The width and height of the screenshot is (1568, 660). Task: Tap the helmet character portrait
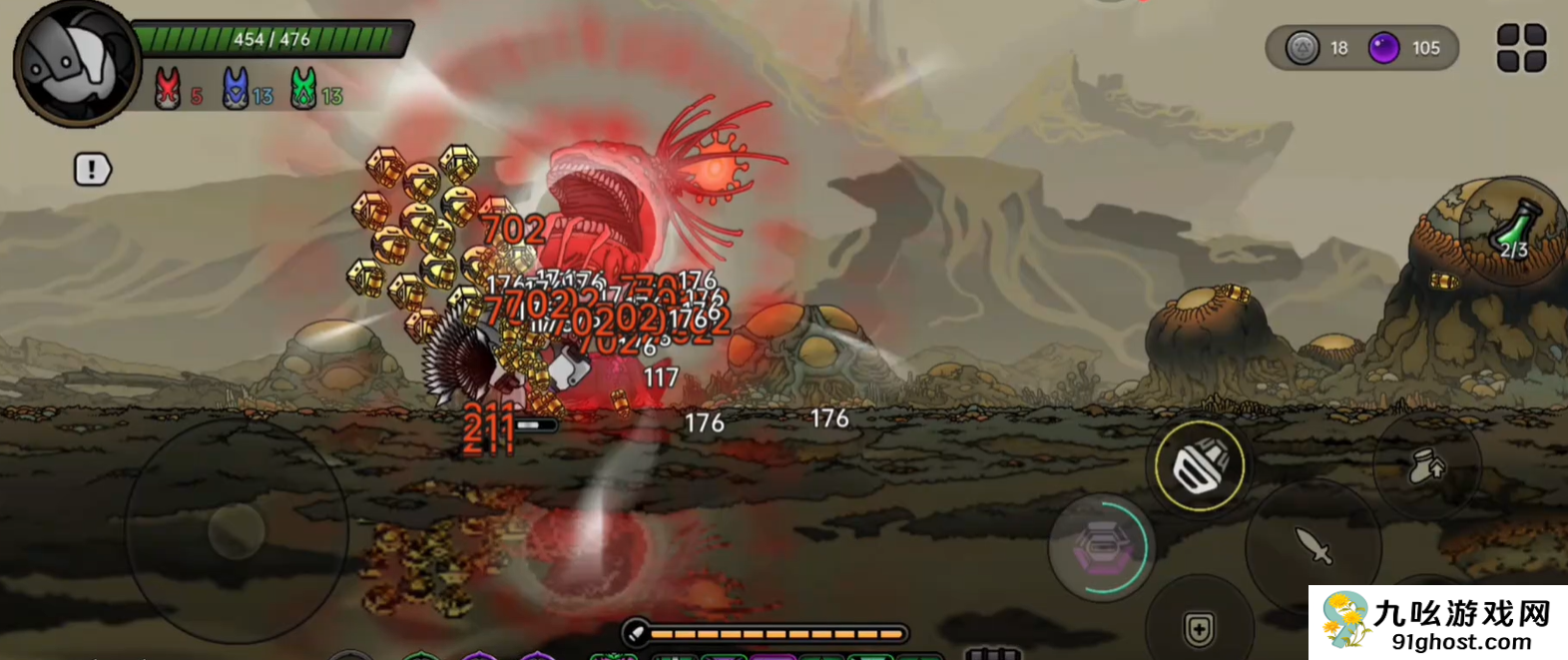[76, 64]
